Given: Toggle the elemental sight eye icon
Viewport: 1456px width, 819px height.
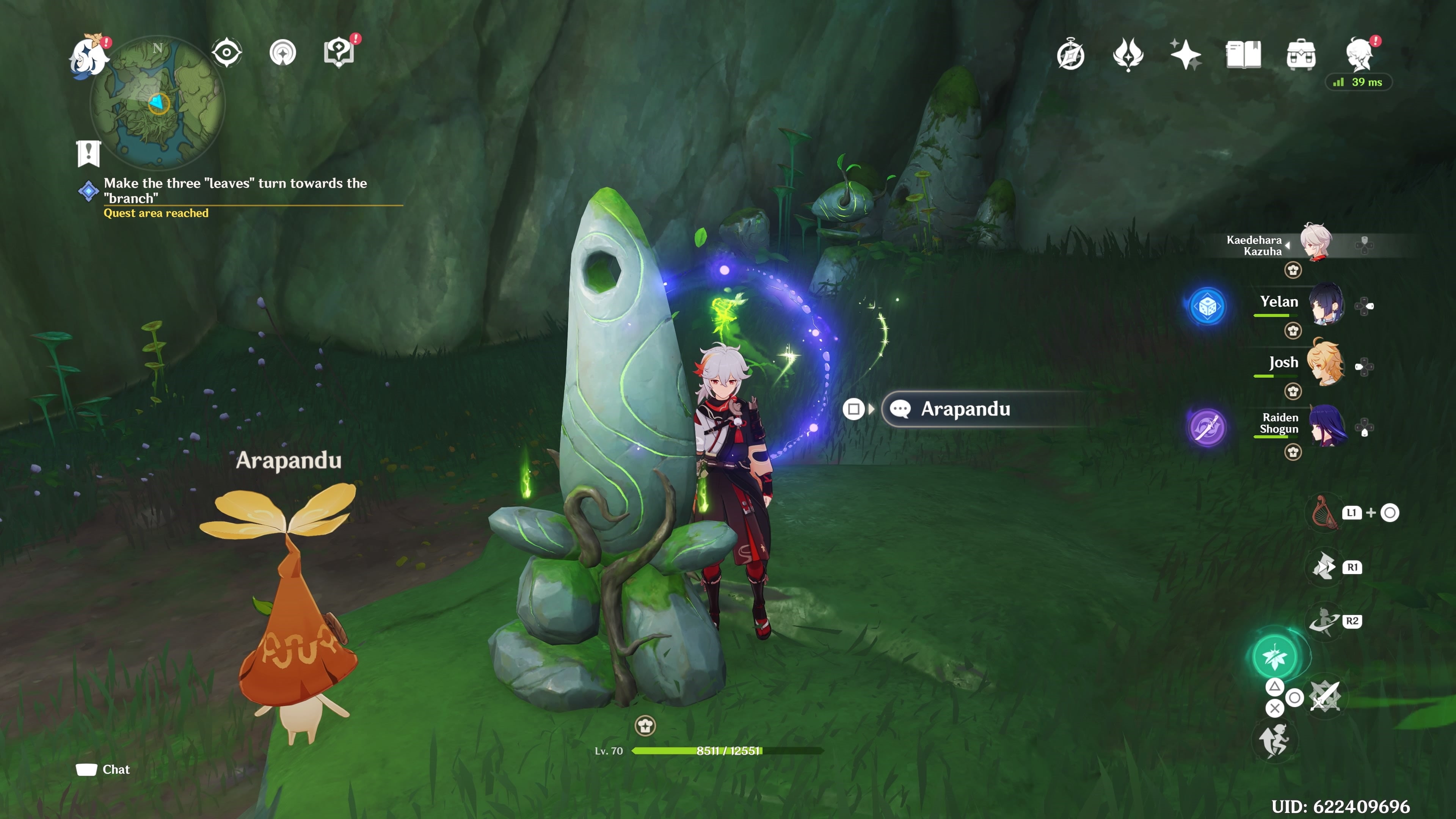Looking at the screenshot, I should (227, 53).
